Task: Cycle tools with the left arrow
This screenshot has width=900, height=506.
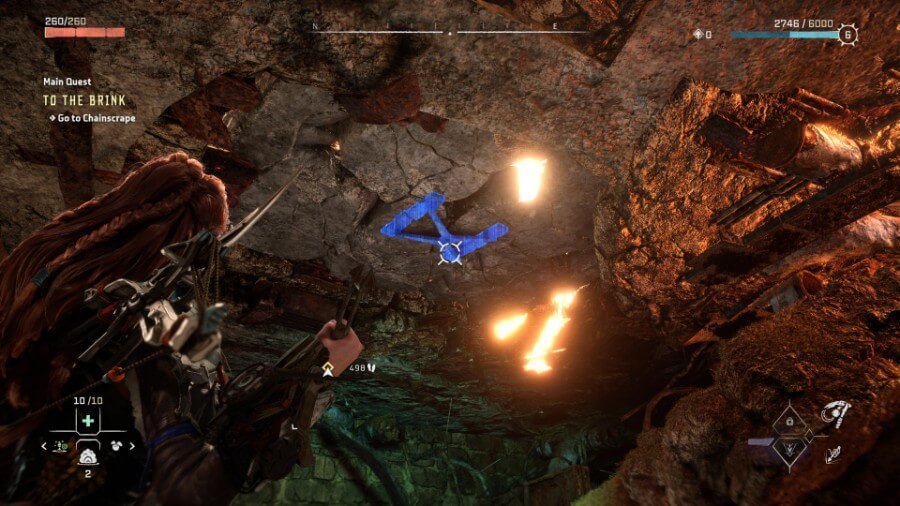Action: [x=45, y=446]
